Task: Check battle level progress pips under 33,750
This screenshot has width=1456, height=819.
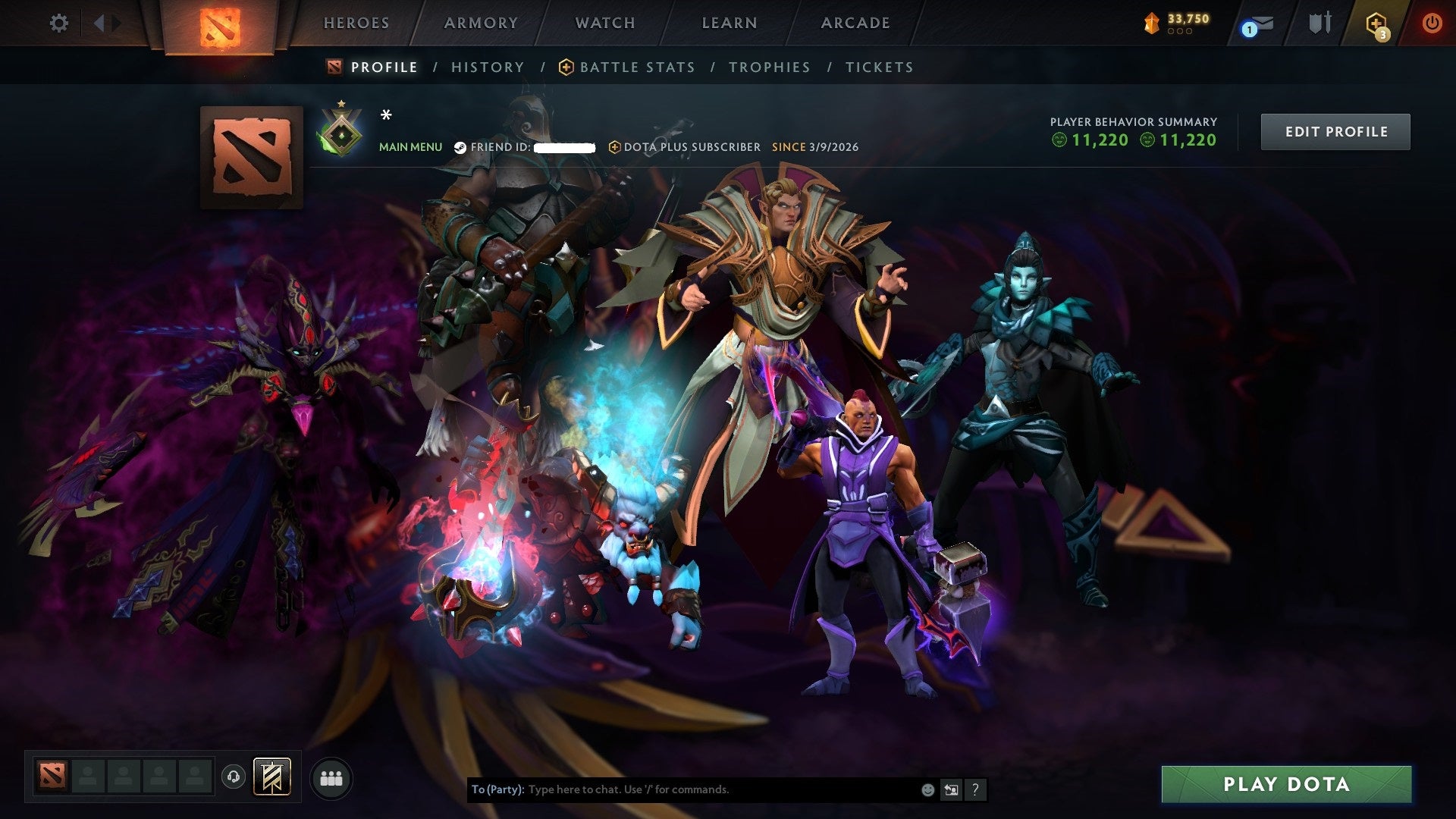Action: (x=1180, y=33)
